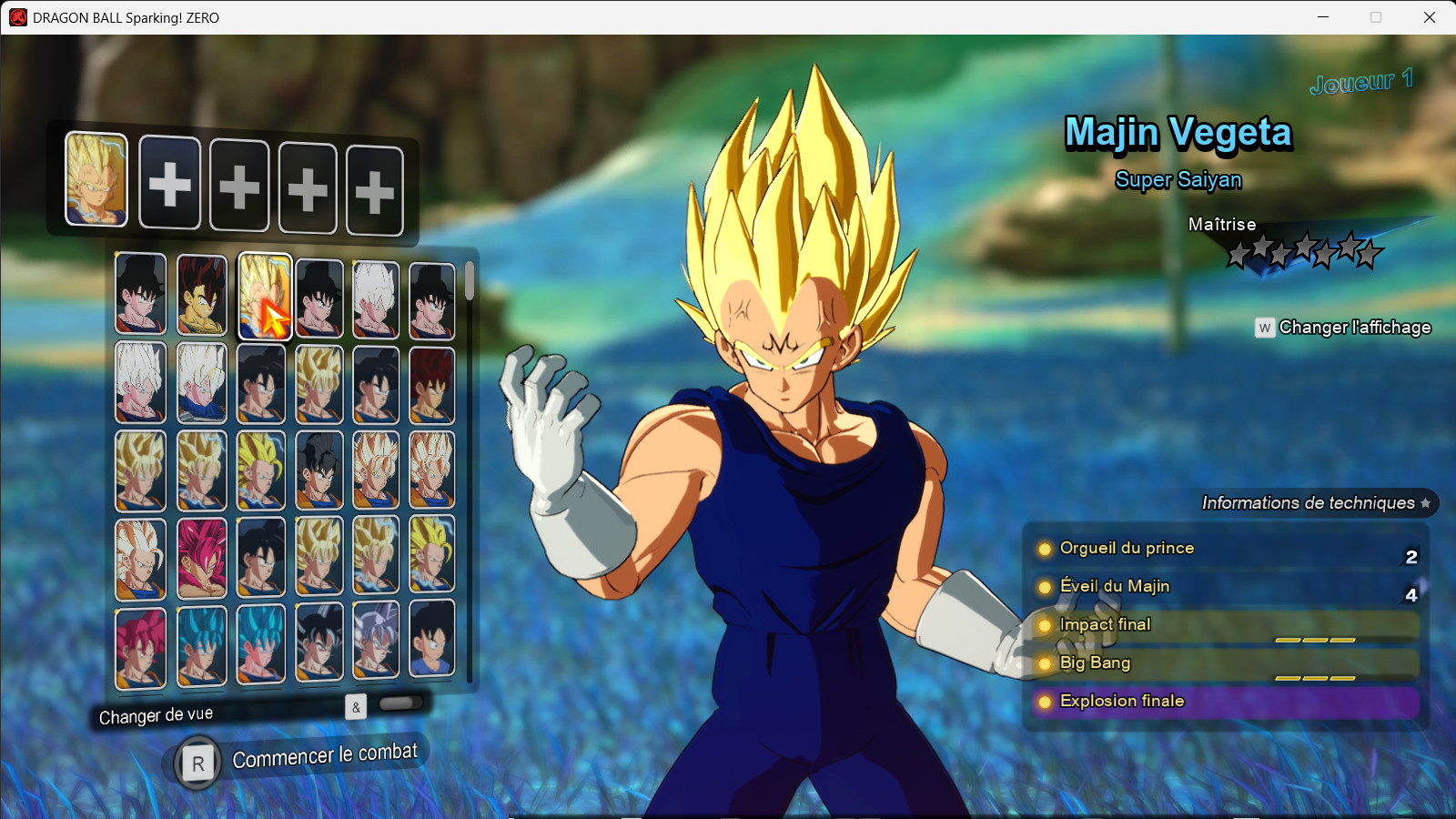Click the character grid scrollbar

point(470,282)
